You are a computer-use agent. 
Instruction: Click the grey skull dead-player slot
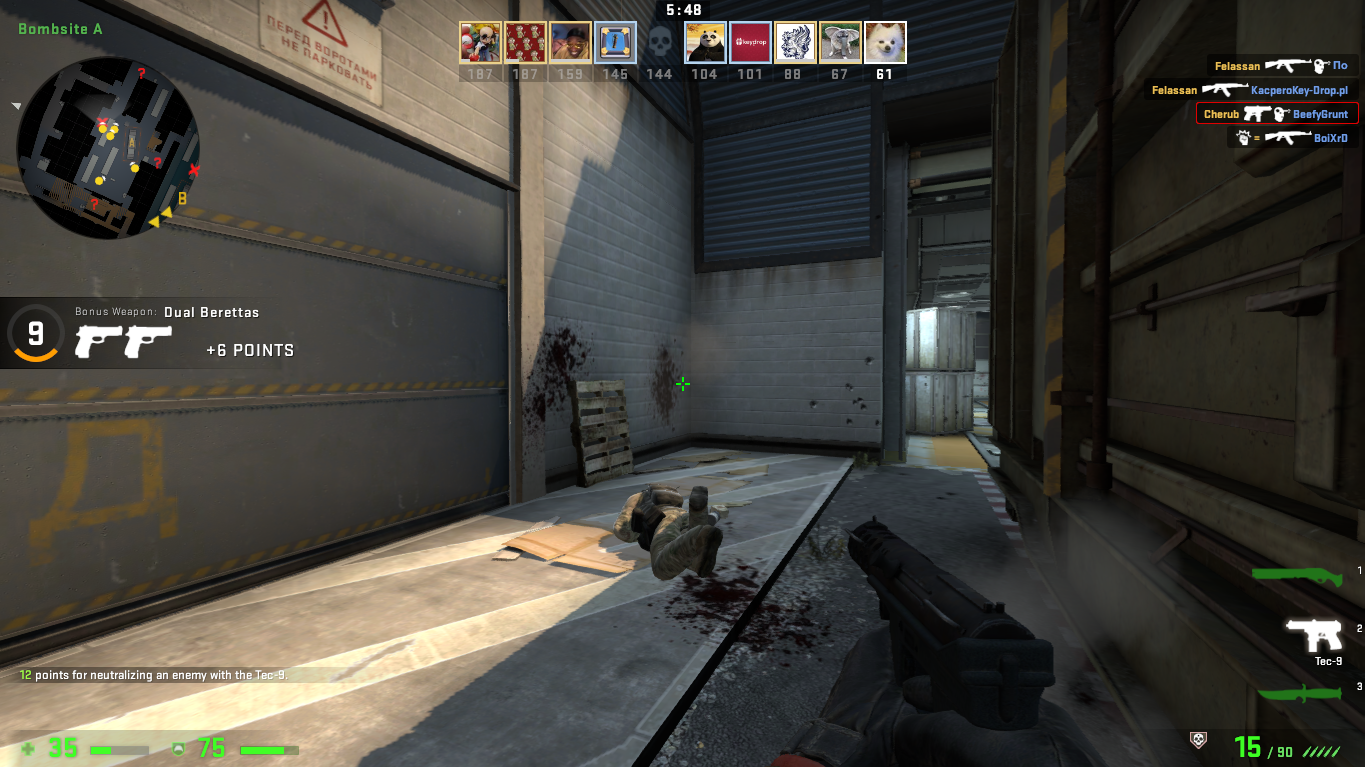click(x=659, y=43)
